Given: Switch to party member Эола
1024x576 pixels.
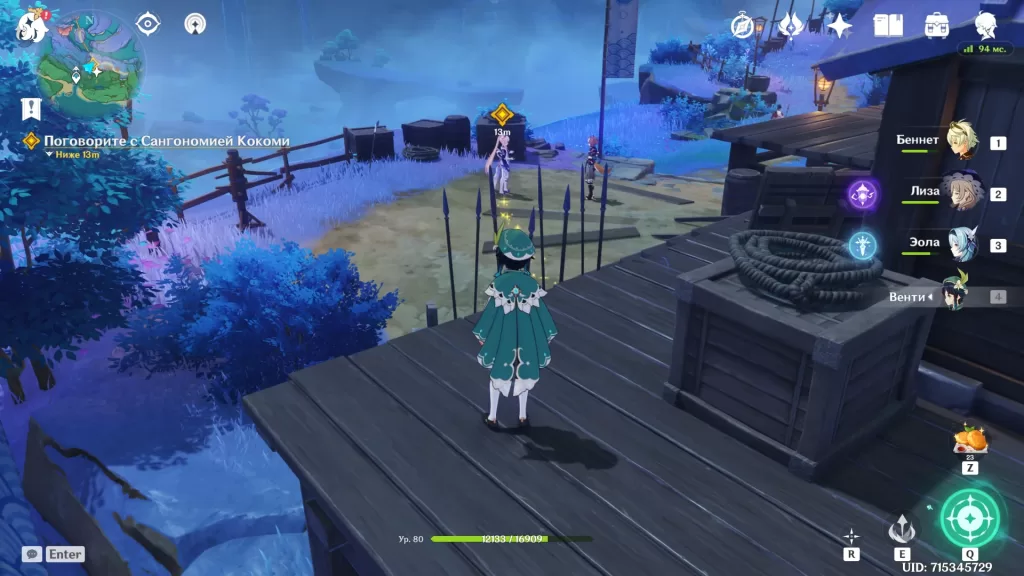Looking at the screenshot, I should 964,244.
